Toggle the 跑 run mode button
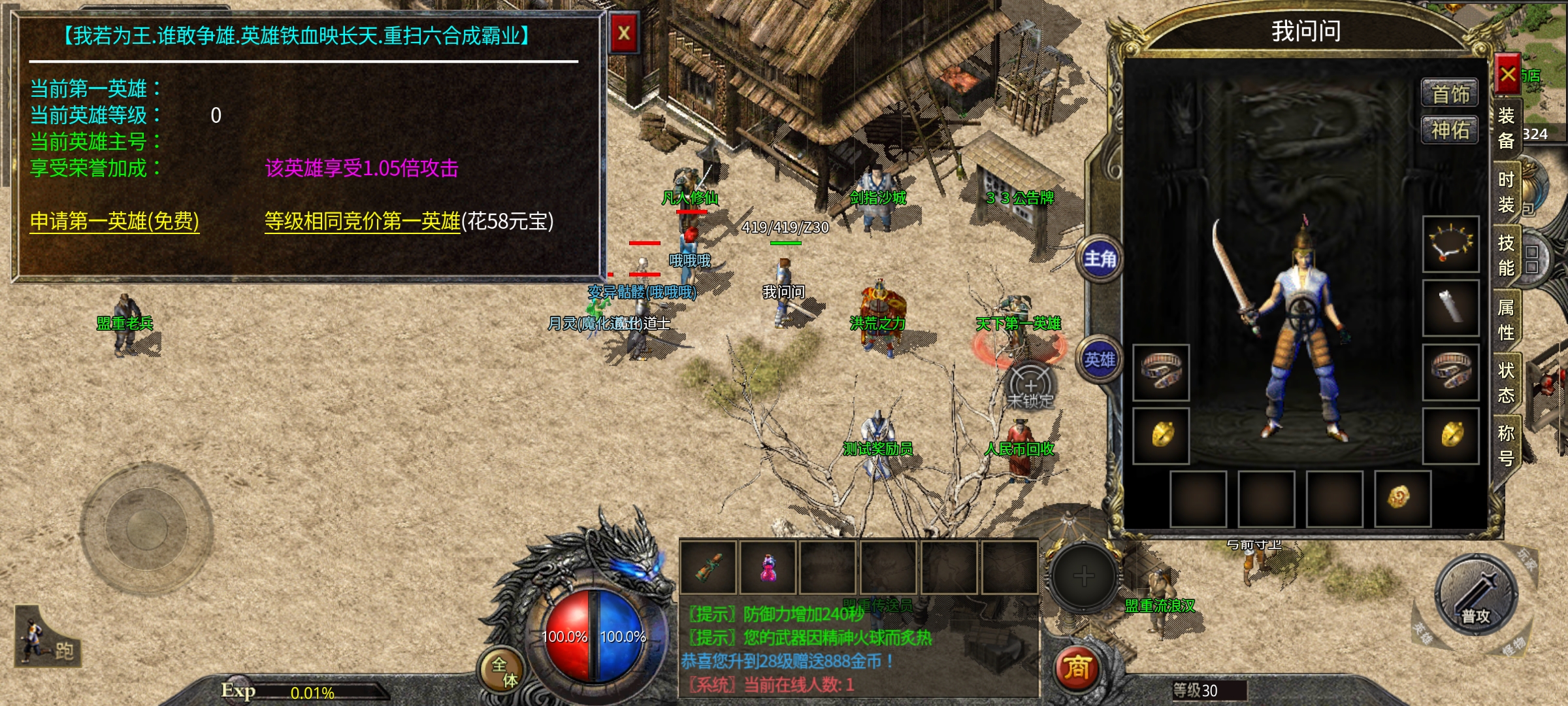The image size is (1568, 706). [x=49, y=642]
